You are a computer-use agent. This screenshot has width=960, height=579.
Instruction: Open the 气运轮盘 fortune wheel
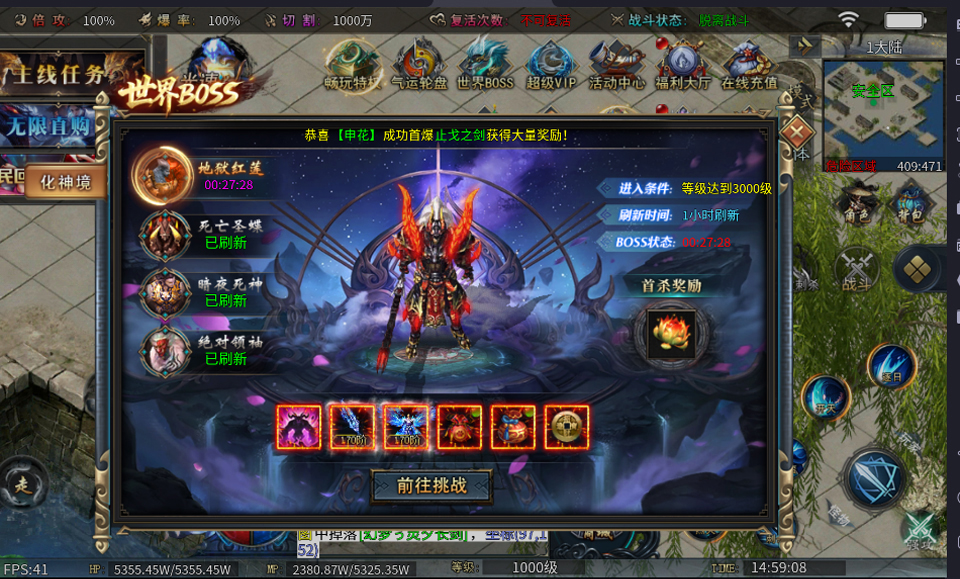click(x=419, y=65)
